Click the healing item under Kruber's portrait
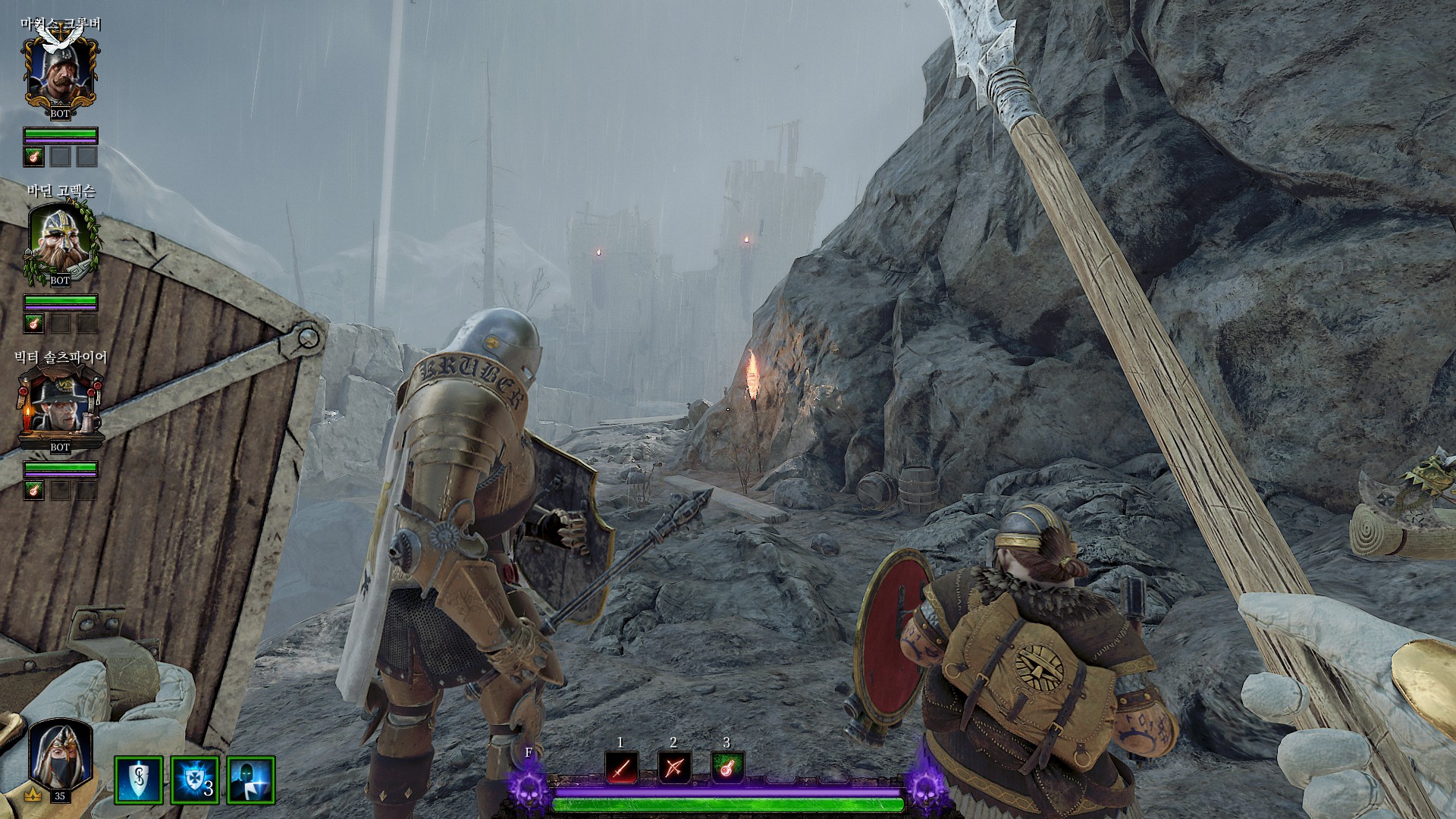Screen dimensions: 1456x819 pyautogui.click(x=33, y=157)
